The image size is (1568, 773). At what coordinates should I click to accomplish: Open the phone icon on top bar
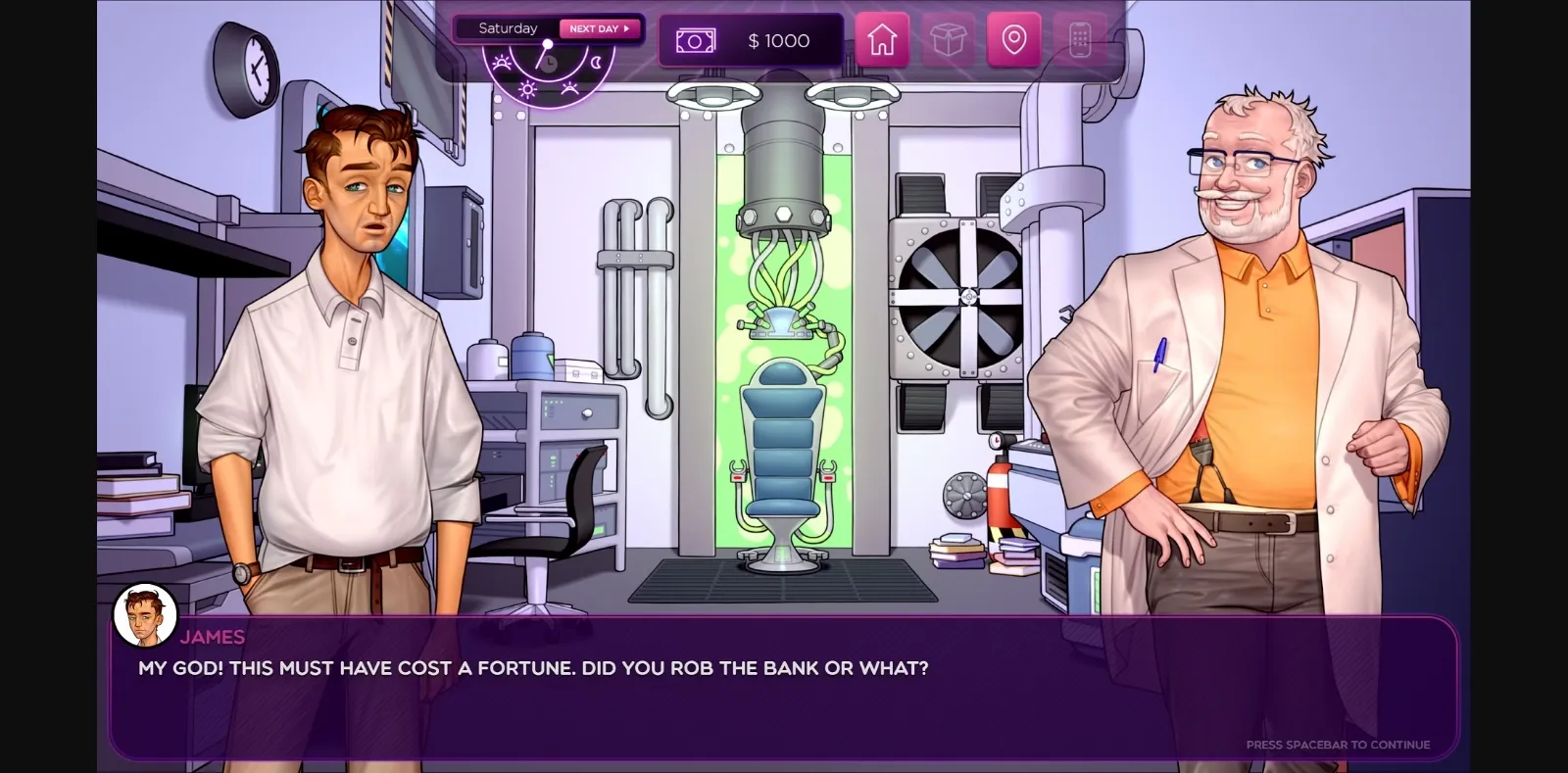[1078, 40]
